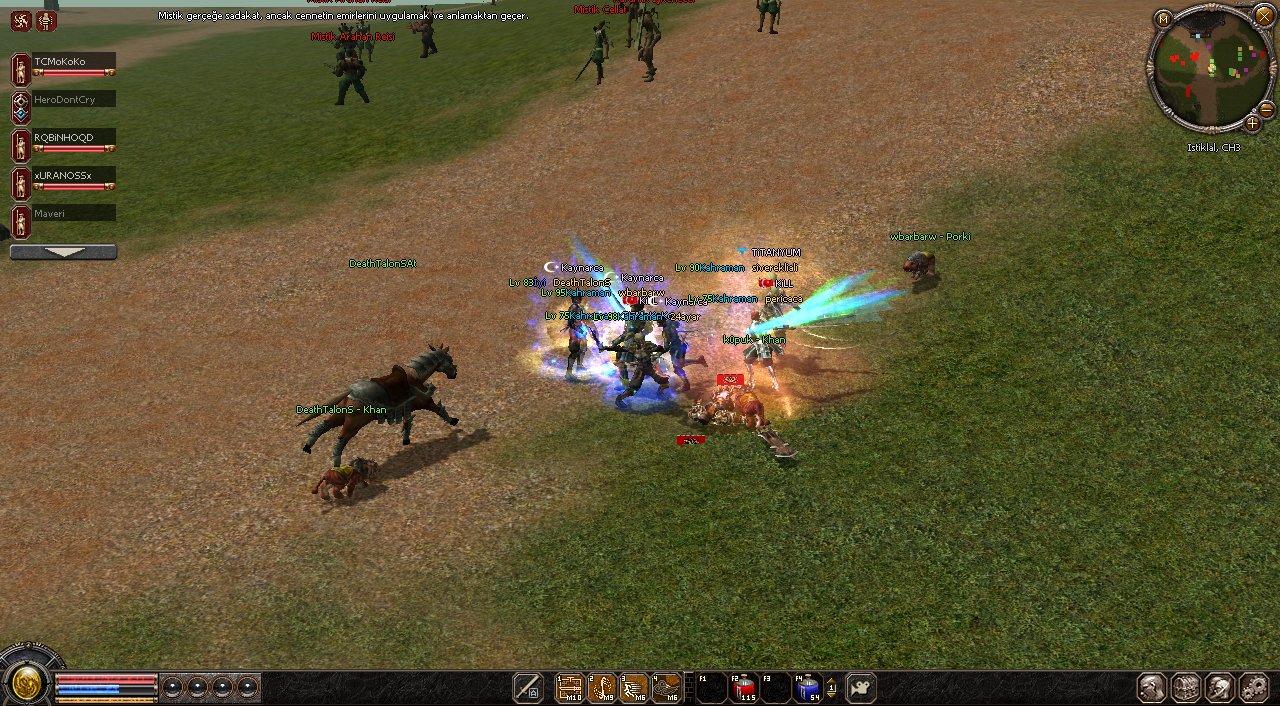Click the striped figure buff icon

46,21
